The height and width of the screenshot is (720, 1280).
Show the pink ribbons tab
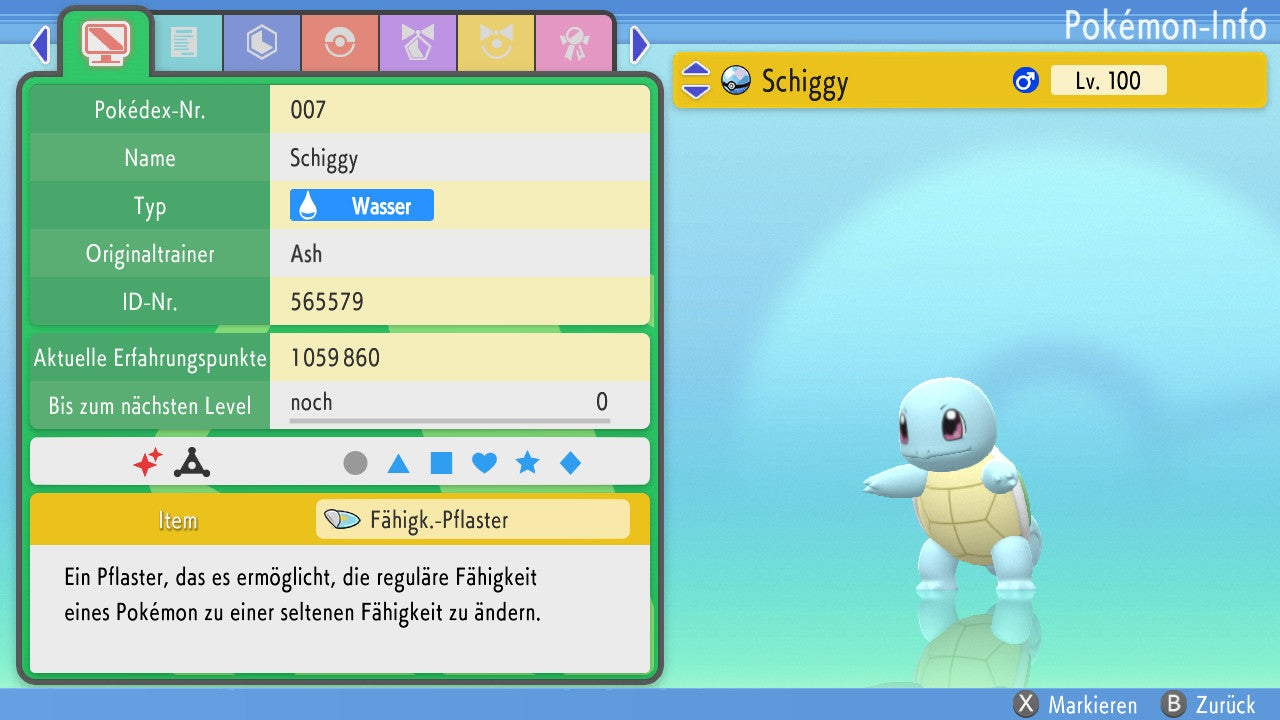pos(573,42)
